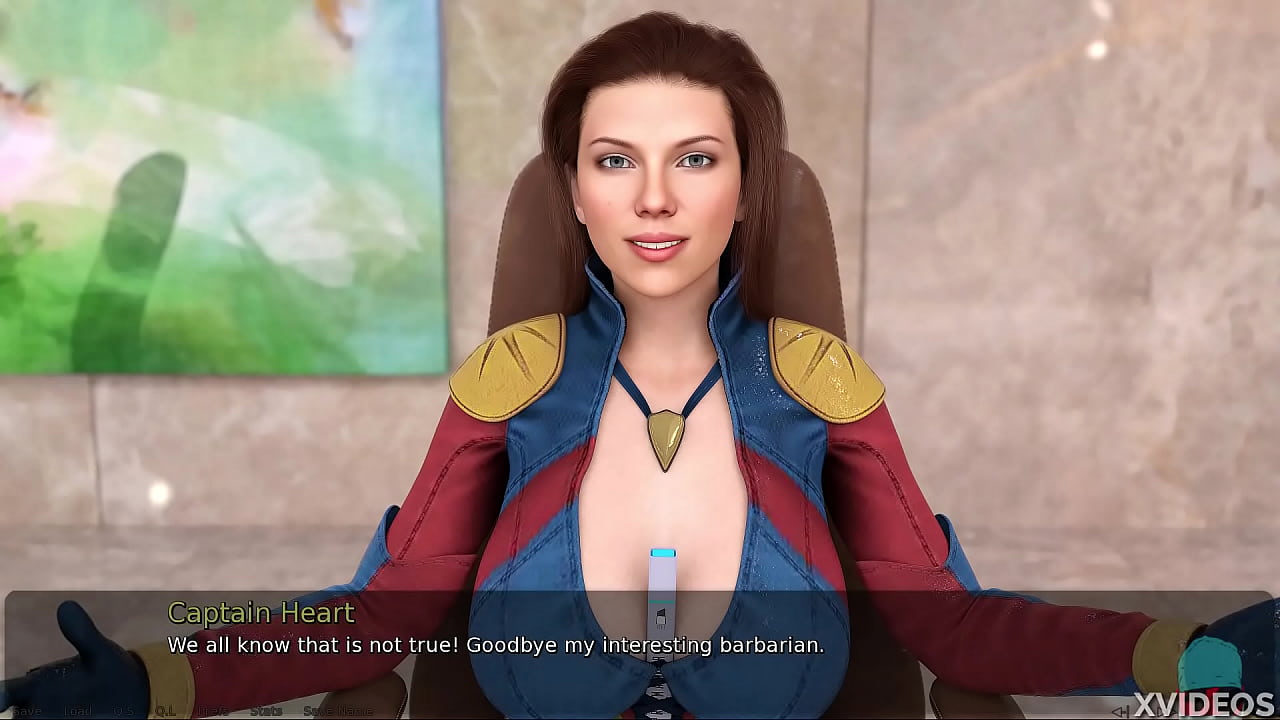Viewport: 1280px width, 720px height.
Task: Select the Save Name option
Action: click(x=337, y=711)
